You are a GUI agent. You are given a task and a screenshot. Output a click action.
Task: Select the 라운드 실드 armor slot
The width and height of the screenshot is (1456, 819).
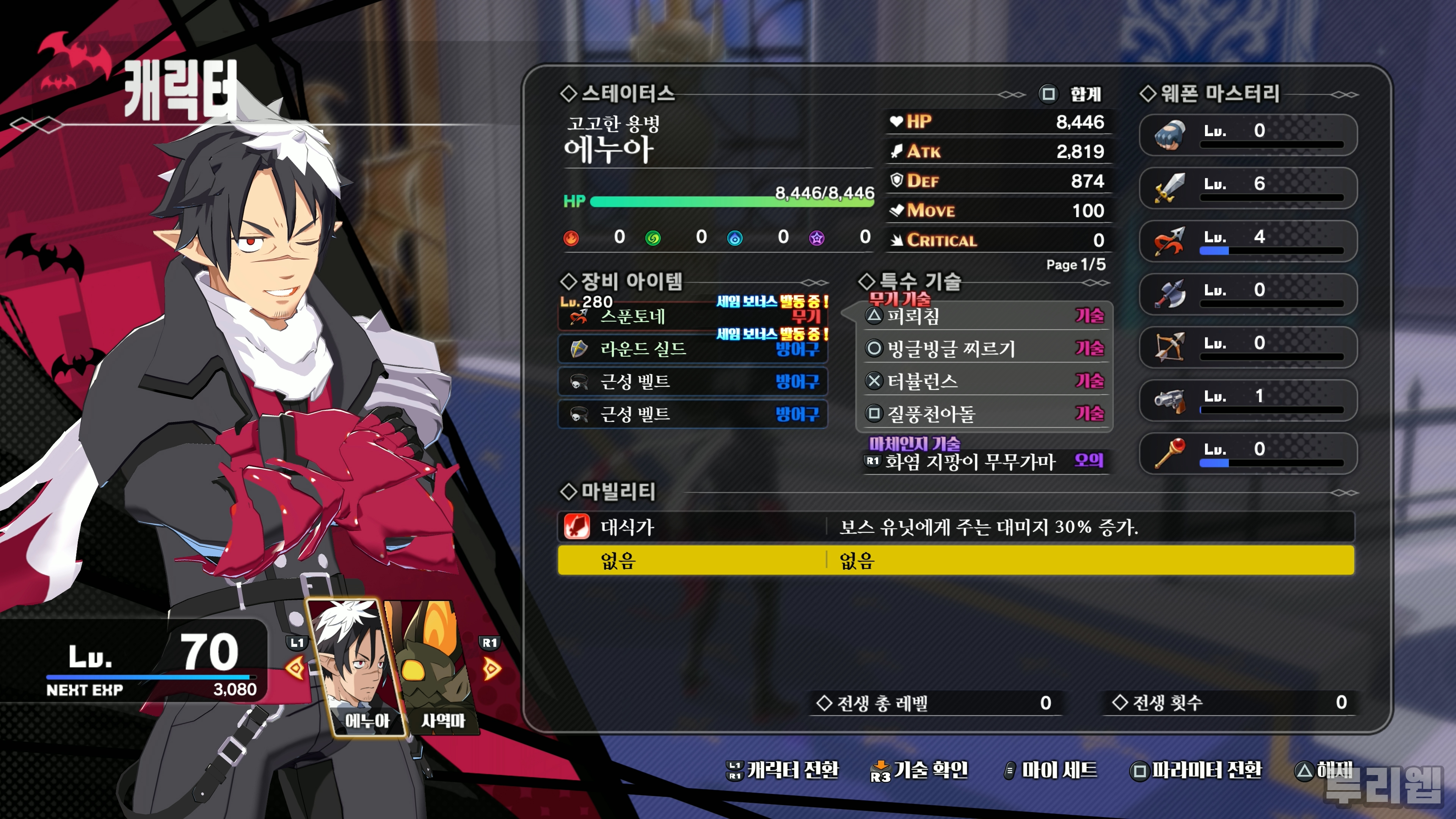click(x=692, y=349)
